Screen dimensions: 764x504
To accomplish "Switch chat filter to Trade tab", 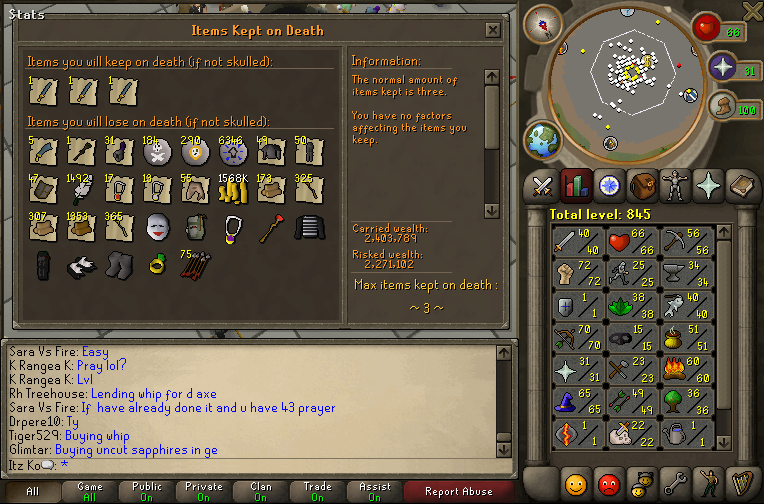I will pyautogui.click(x=318, y=491).
